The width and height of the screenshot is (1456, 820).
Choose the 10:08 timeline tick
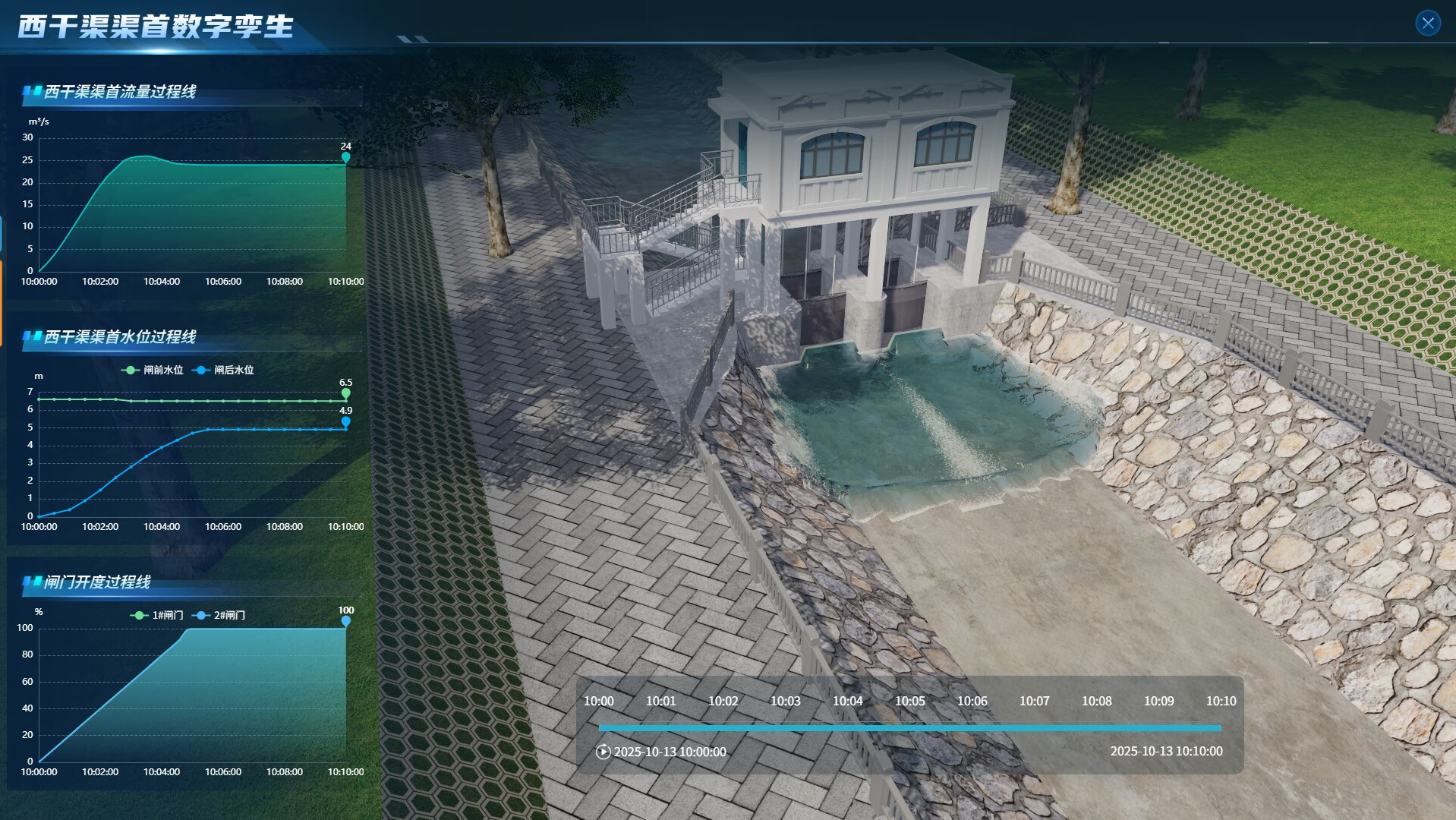pyautogui.click(x=1096, y=701)
